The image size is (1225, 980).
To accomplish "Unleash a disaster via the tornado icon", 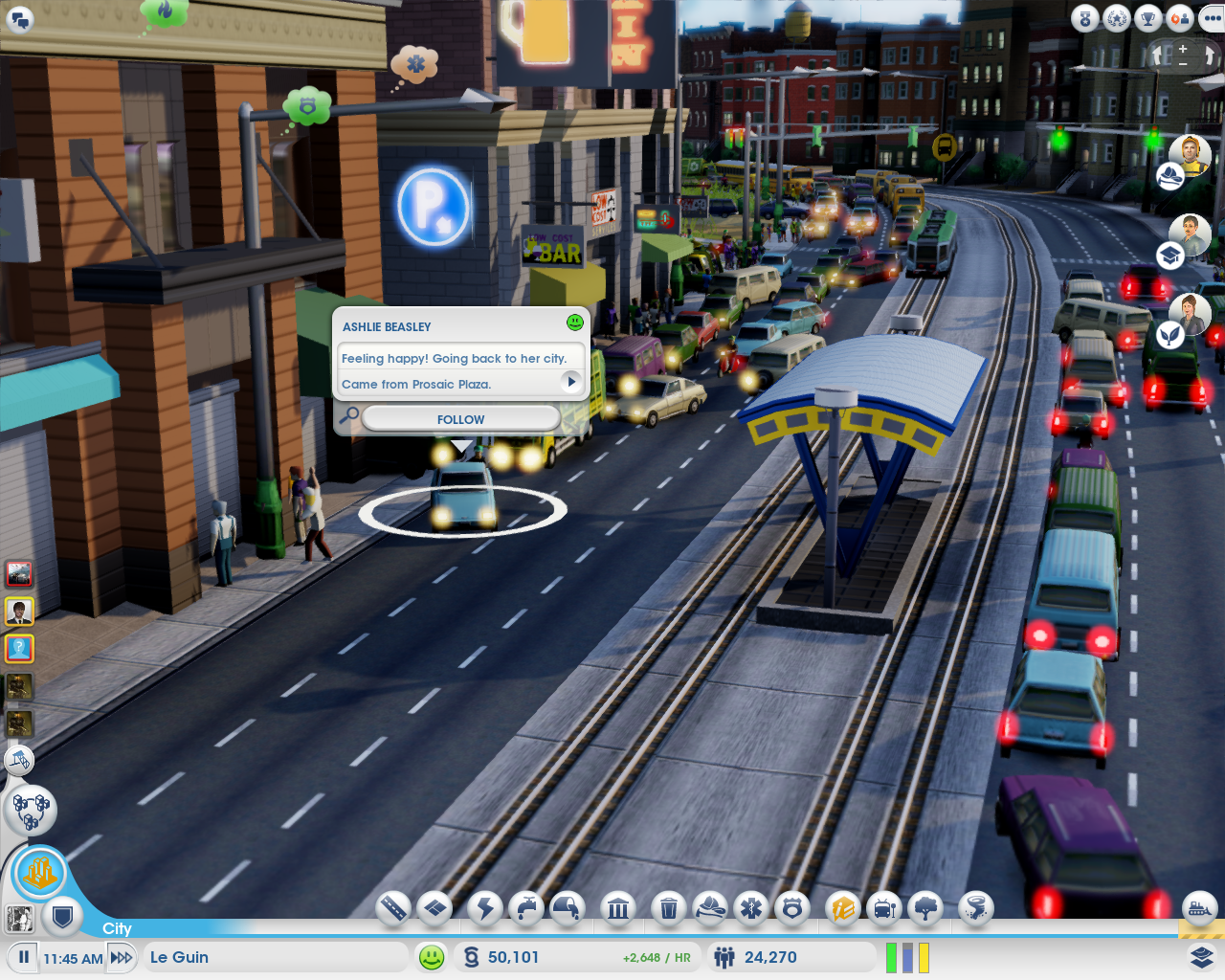I will (975, 909).
